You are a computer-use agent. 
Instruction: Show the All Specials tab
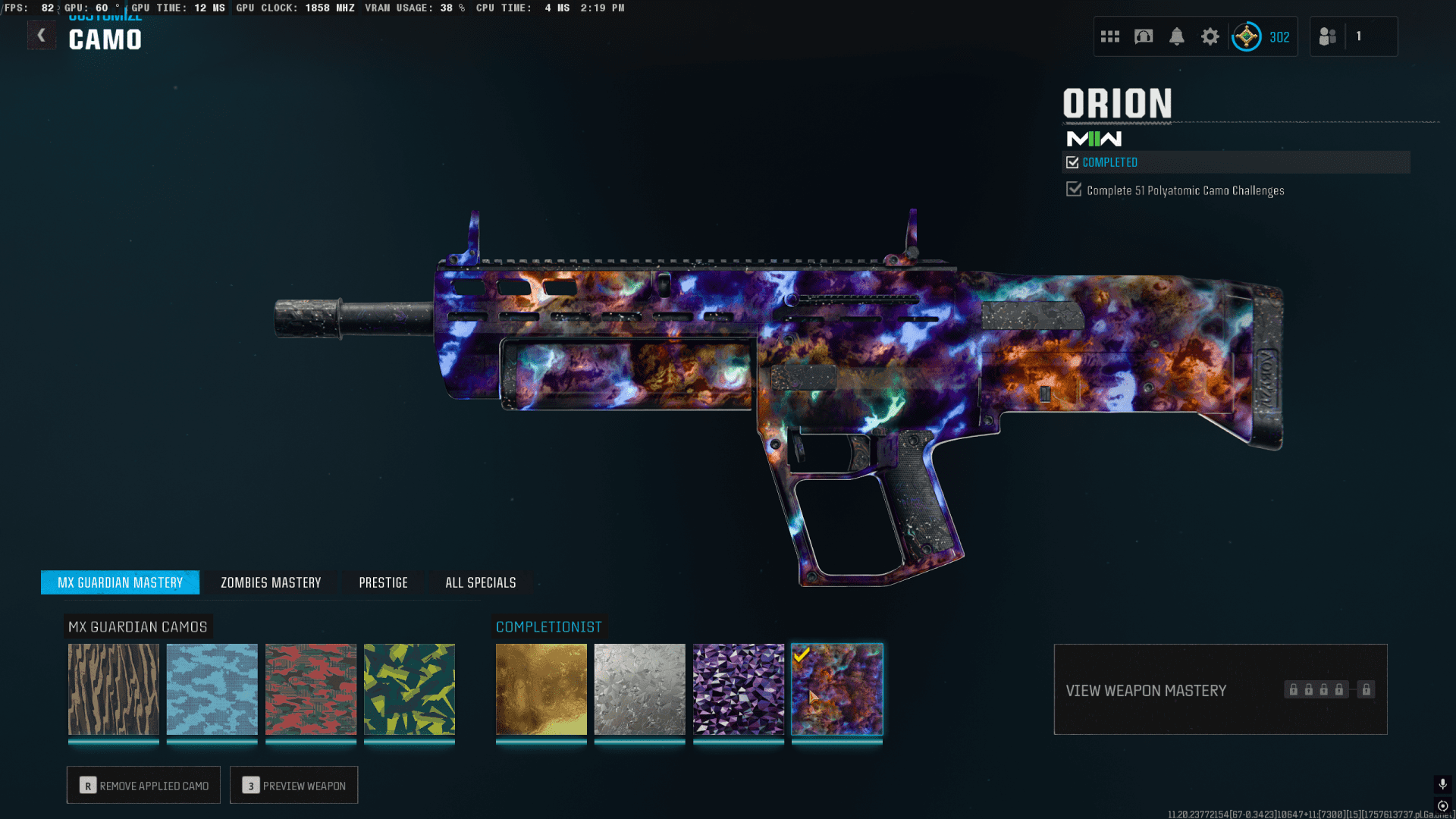pyautogui.click(x=480, y=582)
